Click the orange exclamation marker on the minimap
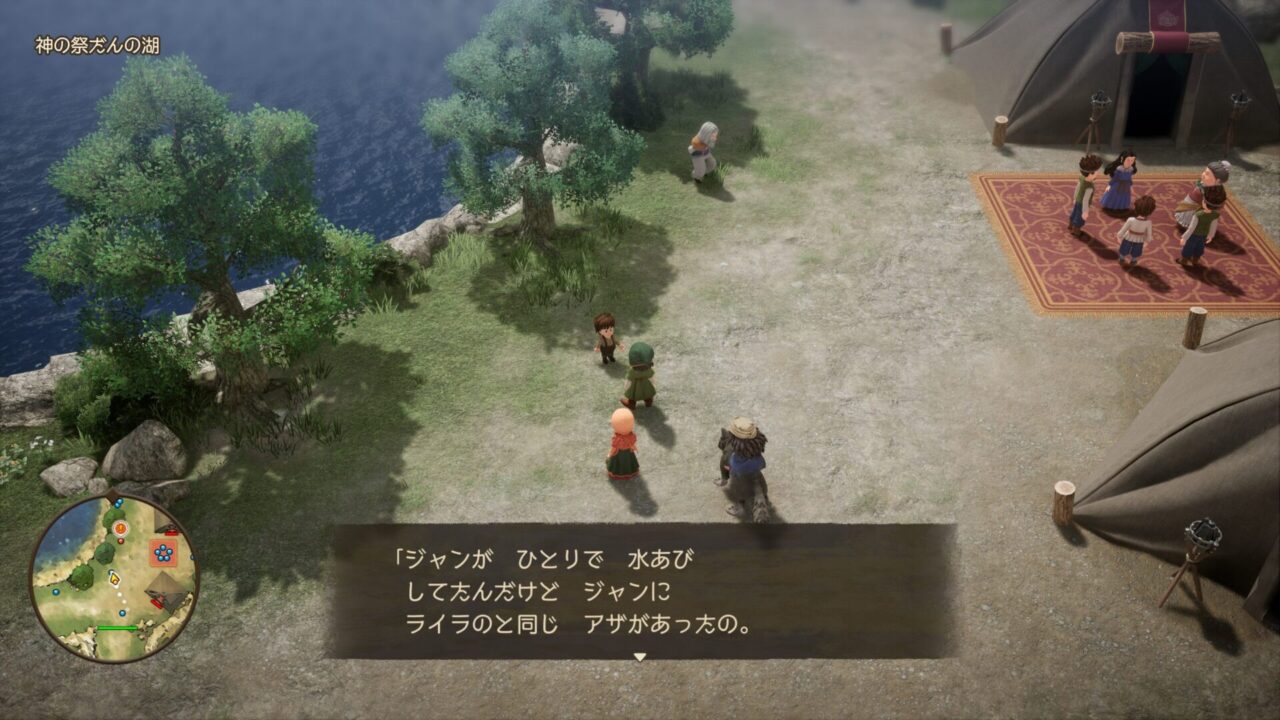Screen dimensions: 1280x720 point(120,527)
